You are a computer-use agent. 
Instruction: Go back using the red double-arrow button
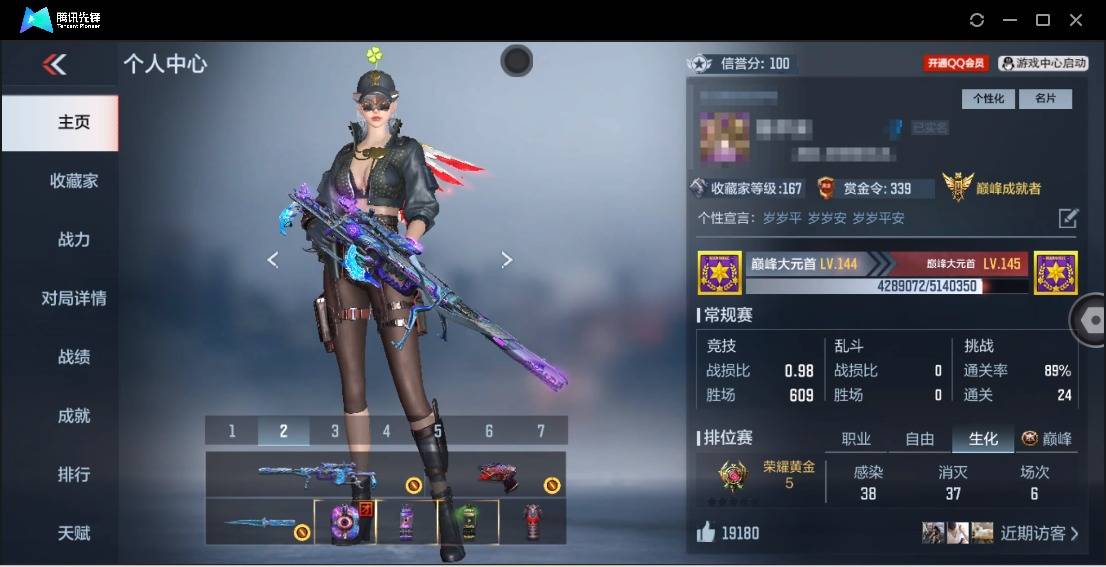click(x=55, y=65)
